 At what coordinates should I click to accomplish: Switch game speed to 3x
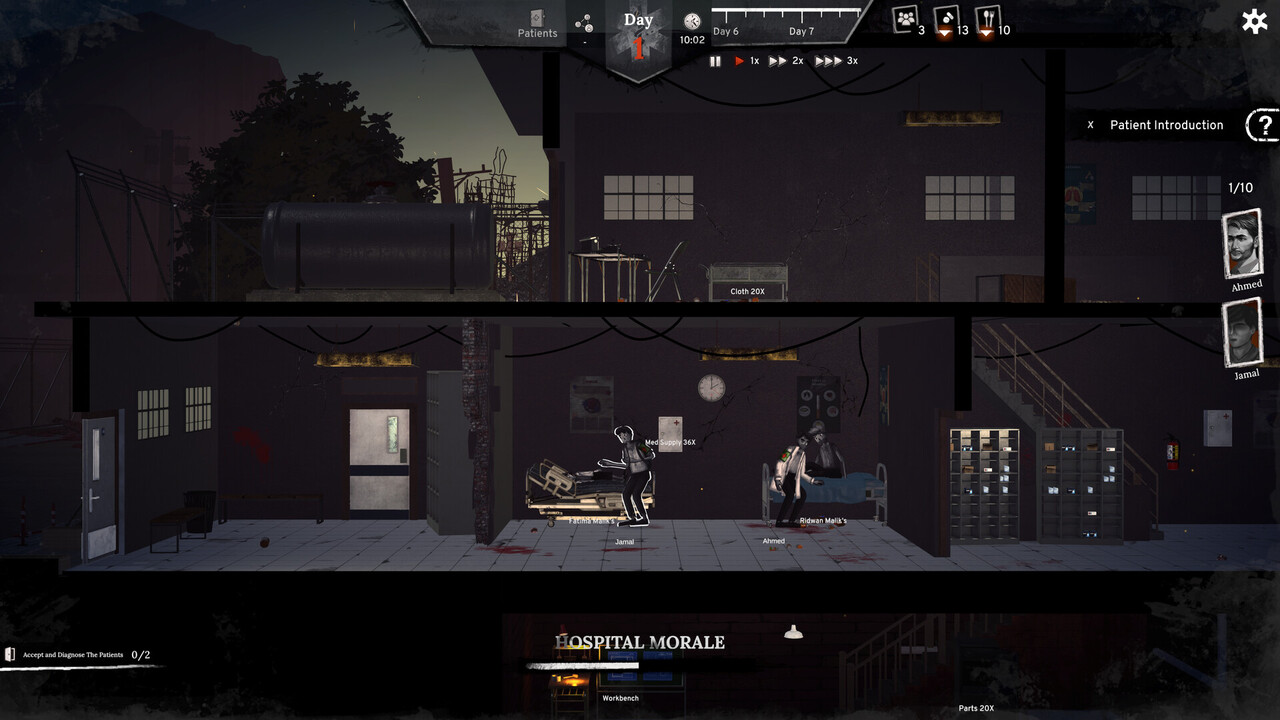click(836, 61)
